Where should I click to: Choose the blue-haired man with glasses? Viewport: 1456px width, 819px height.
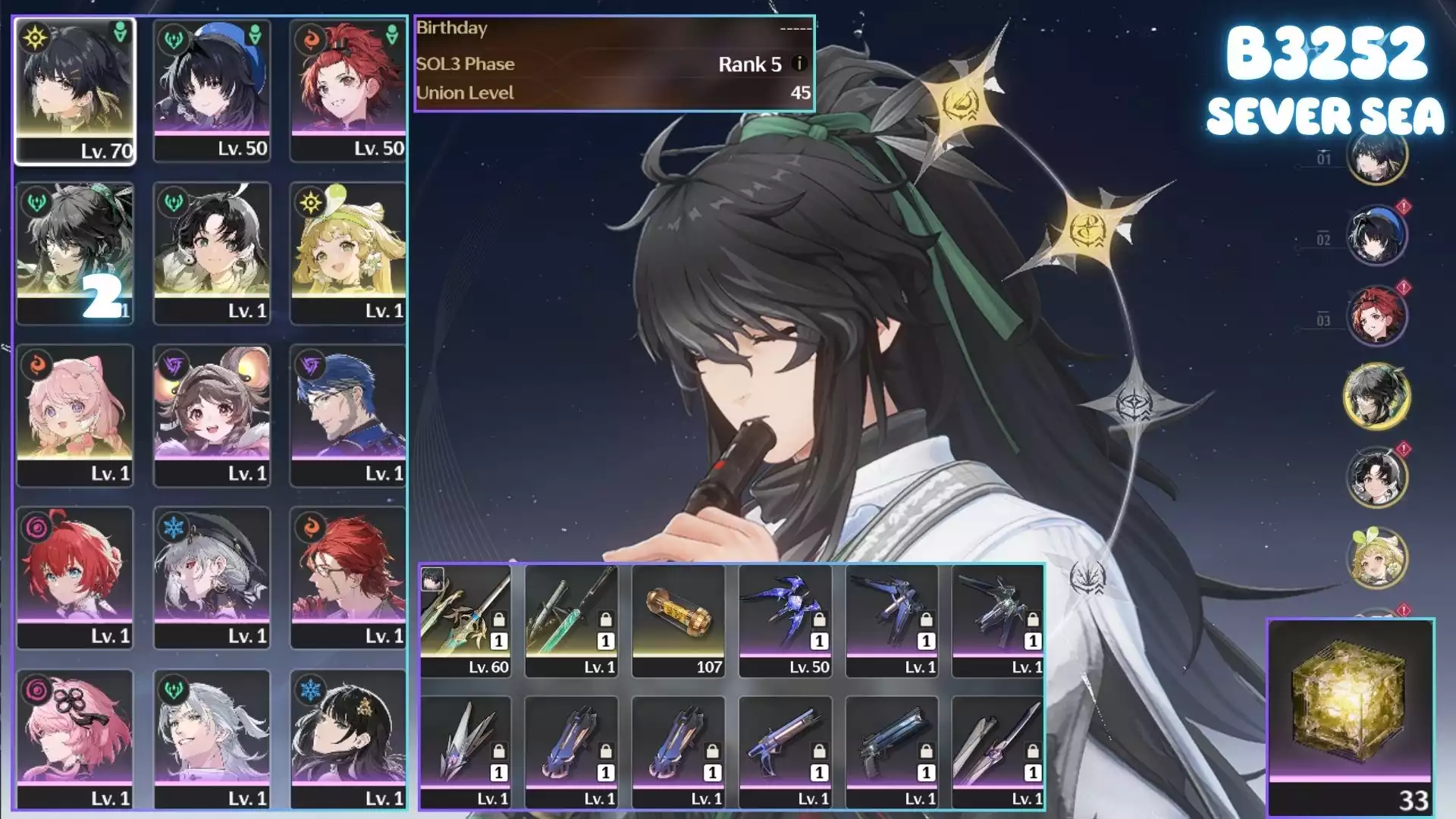pos(348,415)
